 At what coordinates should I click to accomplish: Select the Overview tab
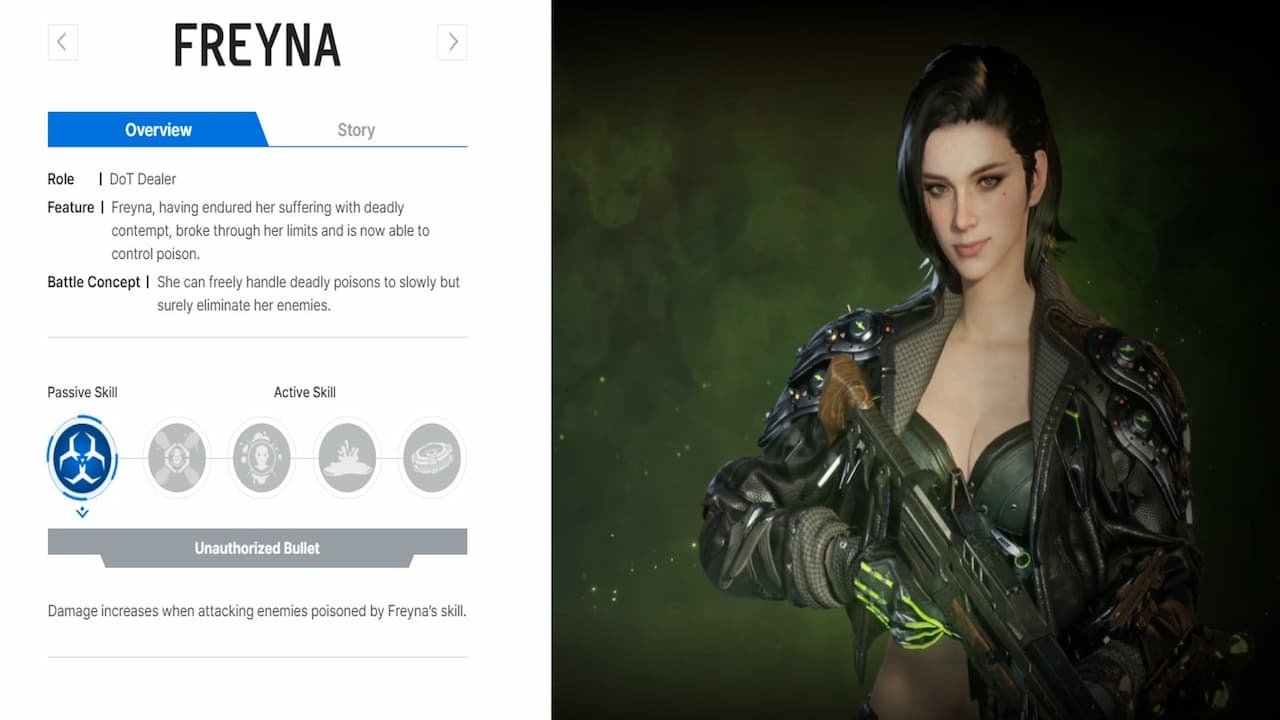pos(158,130)
